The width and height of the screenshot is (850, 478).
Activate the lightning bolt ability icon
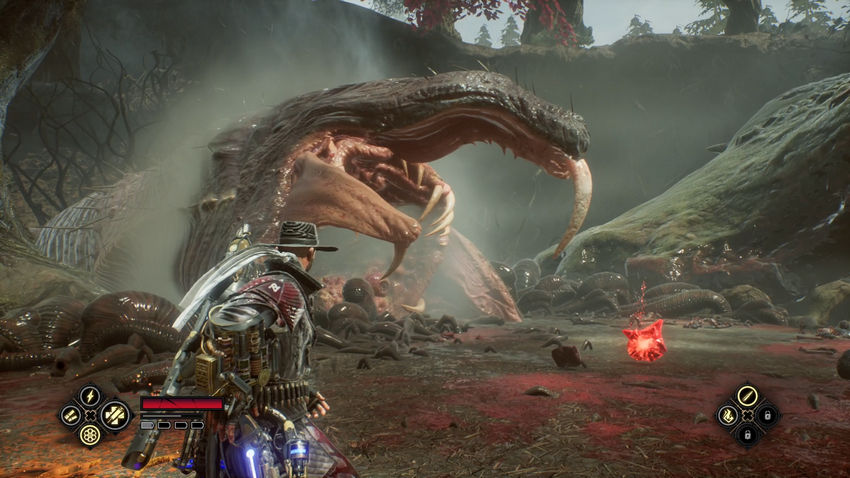coord(90,396)
